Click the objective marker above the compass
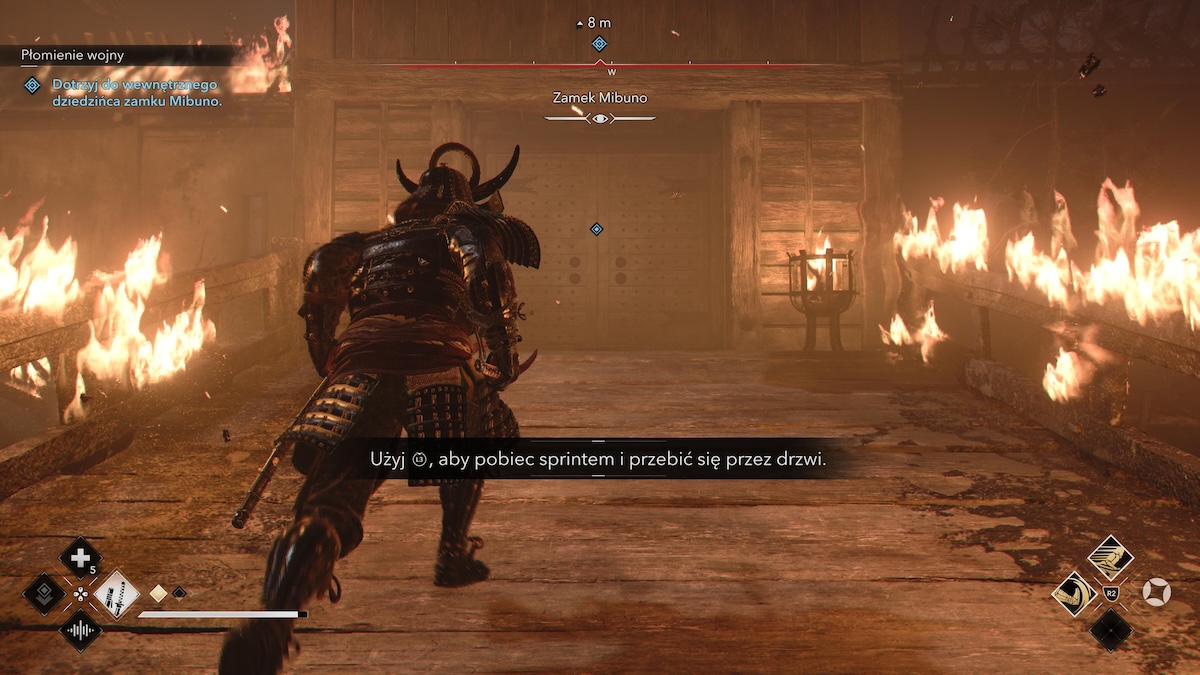The height and width of the screenshot is (675, 1200). point(599,43)
